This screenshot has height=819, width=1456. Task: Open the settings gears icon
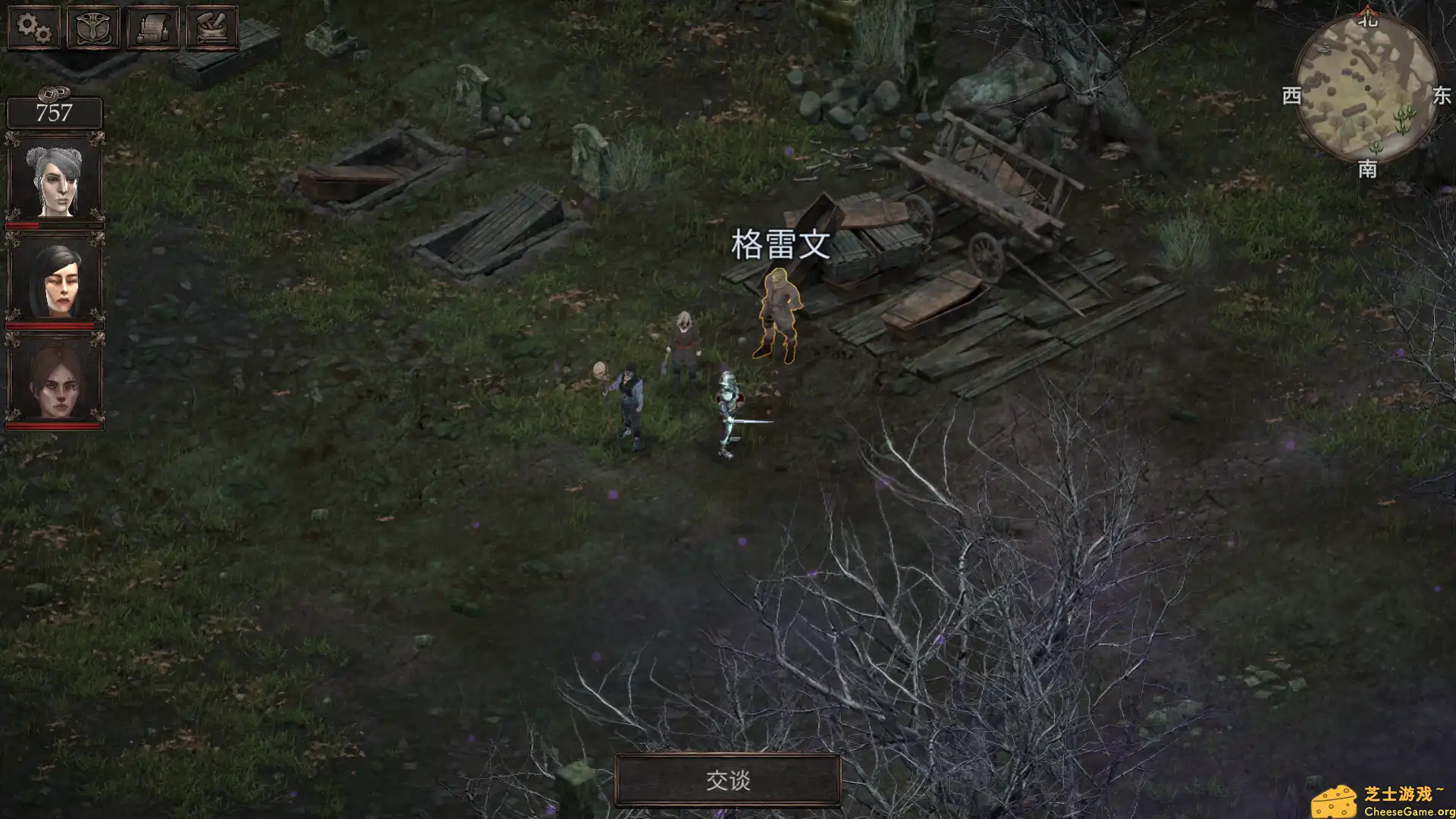pyautogui.click(x=33, y=29)
